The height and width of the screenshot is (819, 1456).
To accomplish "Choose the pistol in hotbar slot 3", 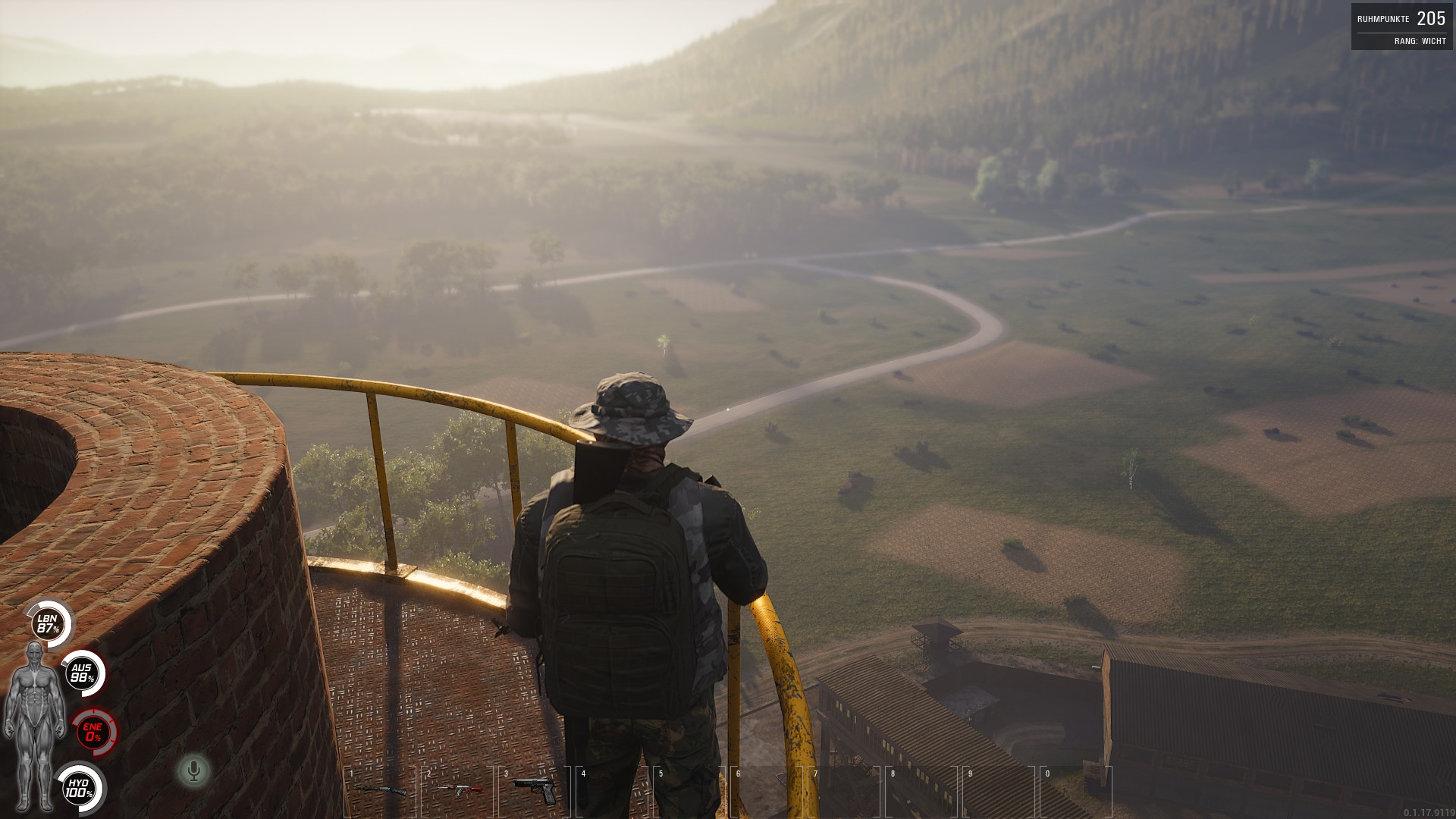I will [535, 789].
